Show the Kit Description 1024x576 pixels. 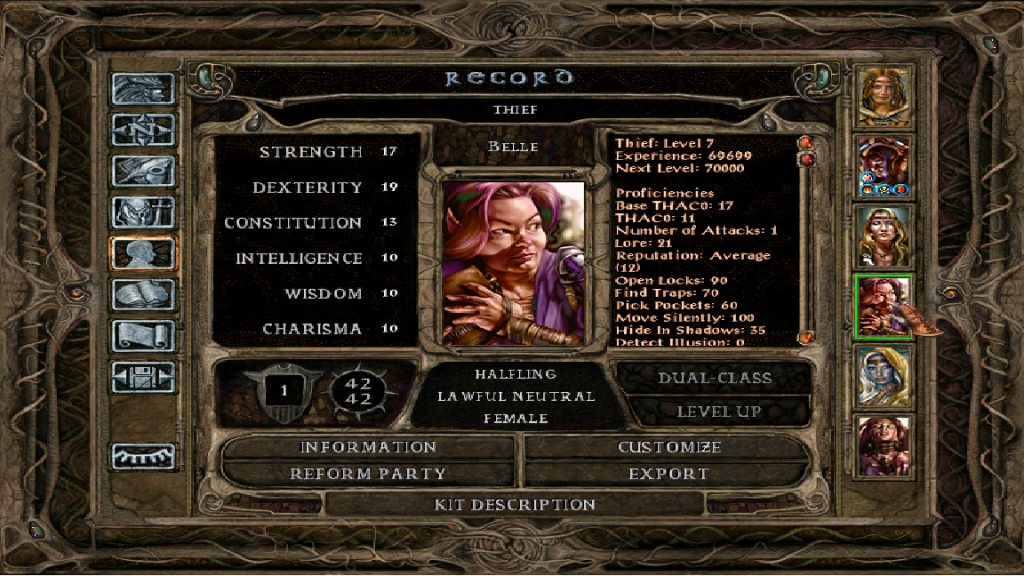click(x=515, y=505)
